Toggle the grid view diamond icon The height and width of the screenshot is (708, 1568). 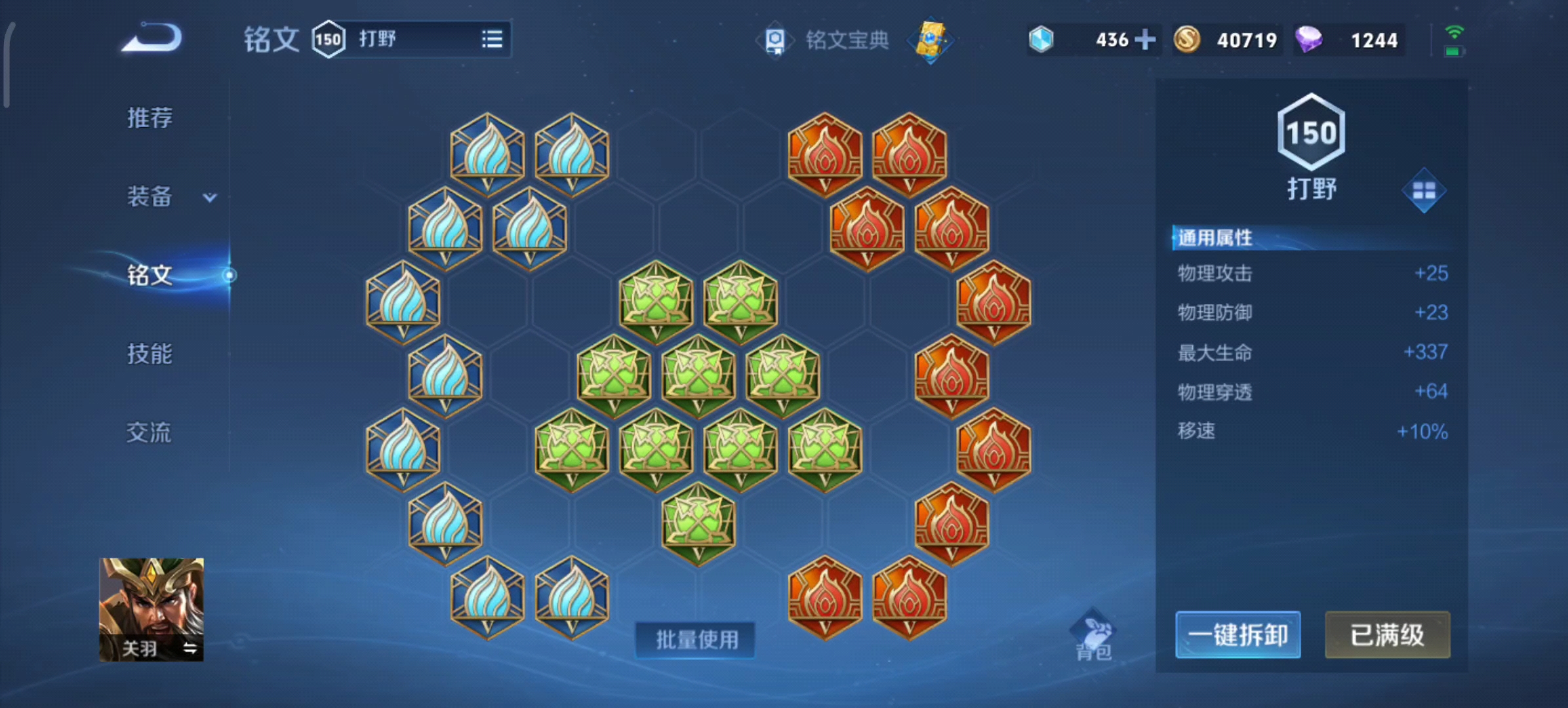[1424, 191]
